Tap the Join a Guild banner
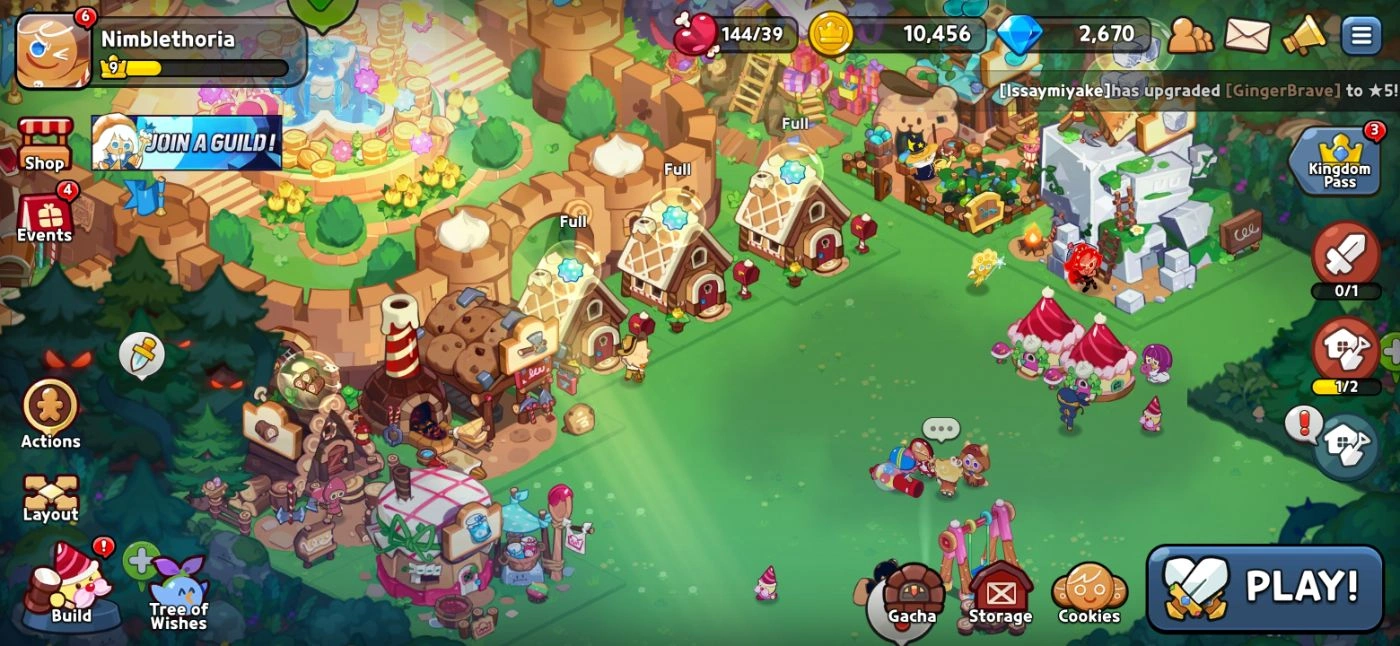 click(x=187, y=142)
